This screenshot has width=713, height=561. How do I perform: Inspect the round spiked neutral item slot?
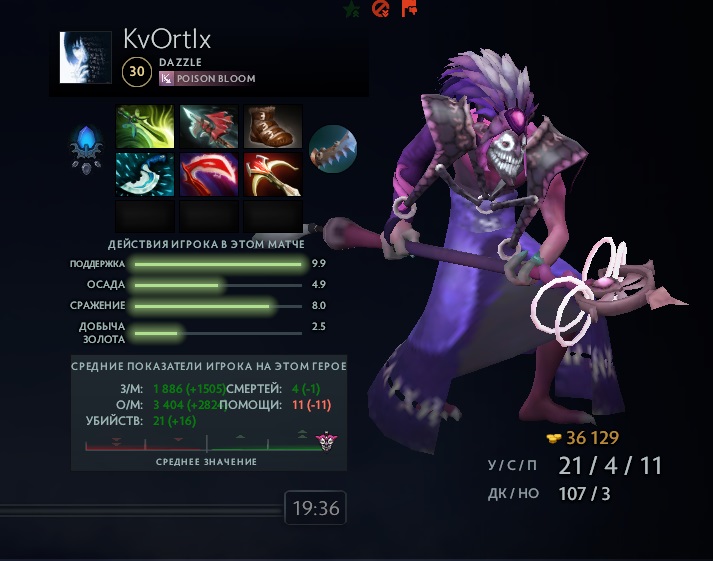tap(333, 149)
